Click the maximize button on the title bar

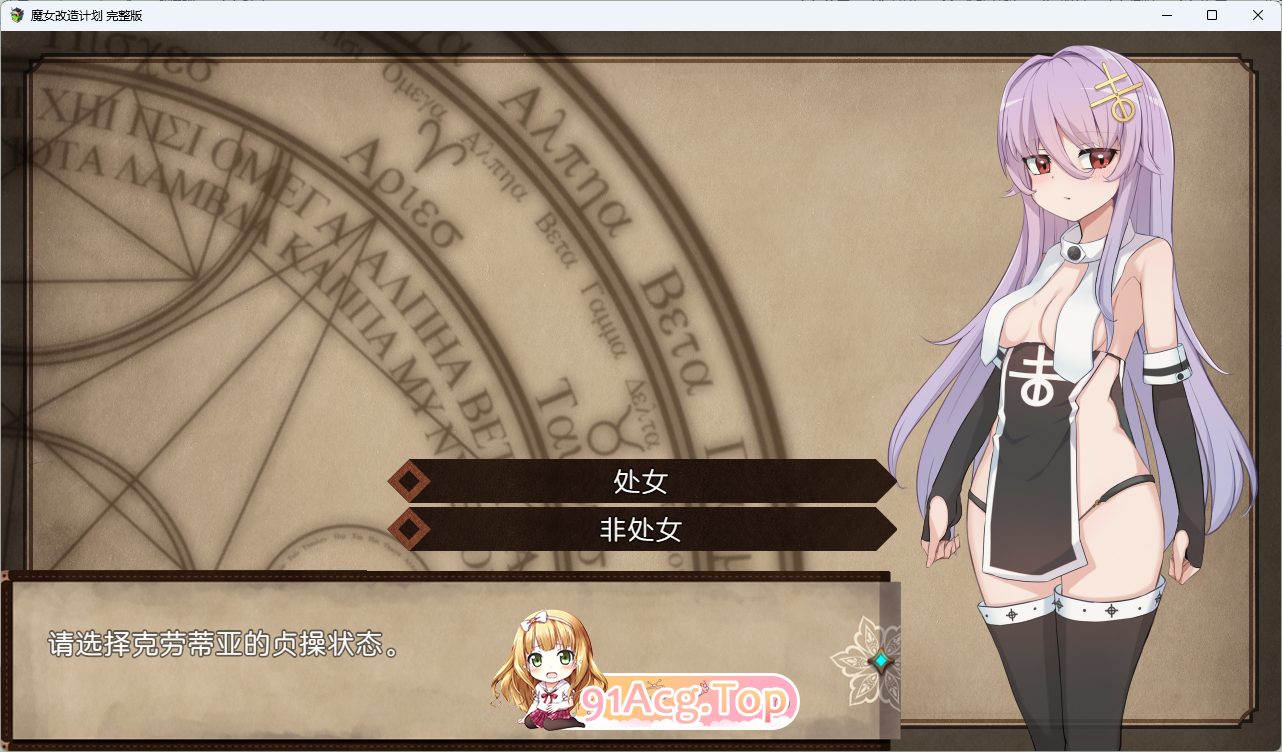(1211, 15)
